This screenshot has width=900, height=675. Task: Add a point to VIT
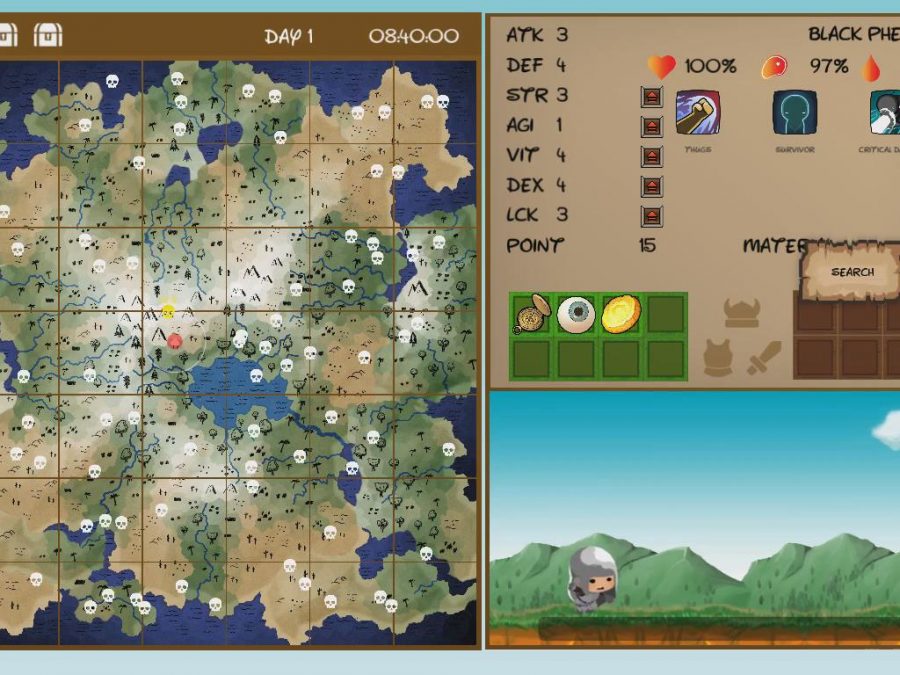(652, 157)
